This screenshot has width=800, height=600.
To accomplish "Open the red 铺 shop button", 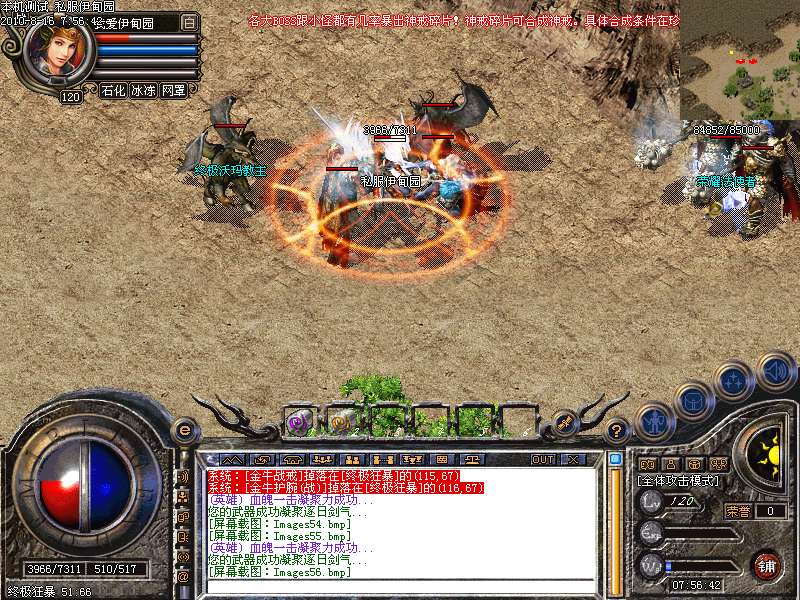I will (766, 565).
